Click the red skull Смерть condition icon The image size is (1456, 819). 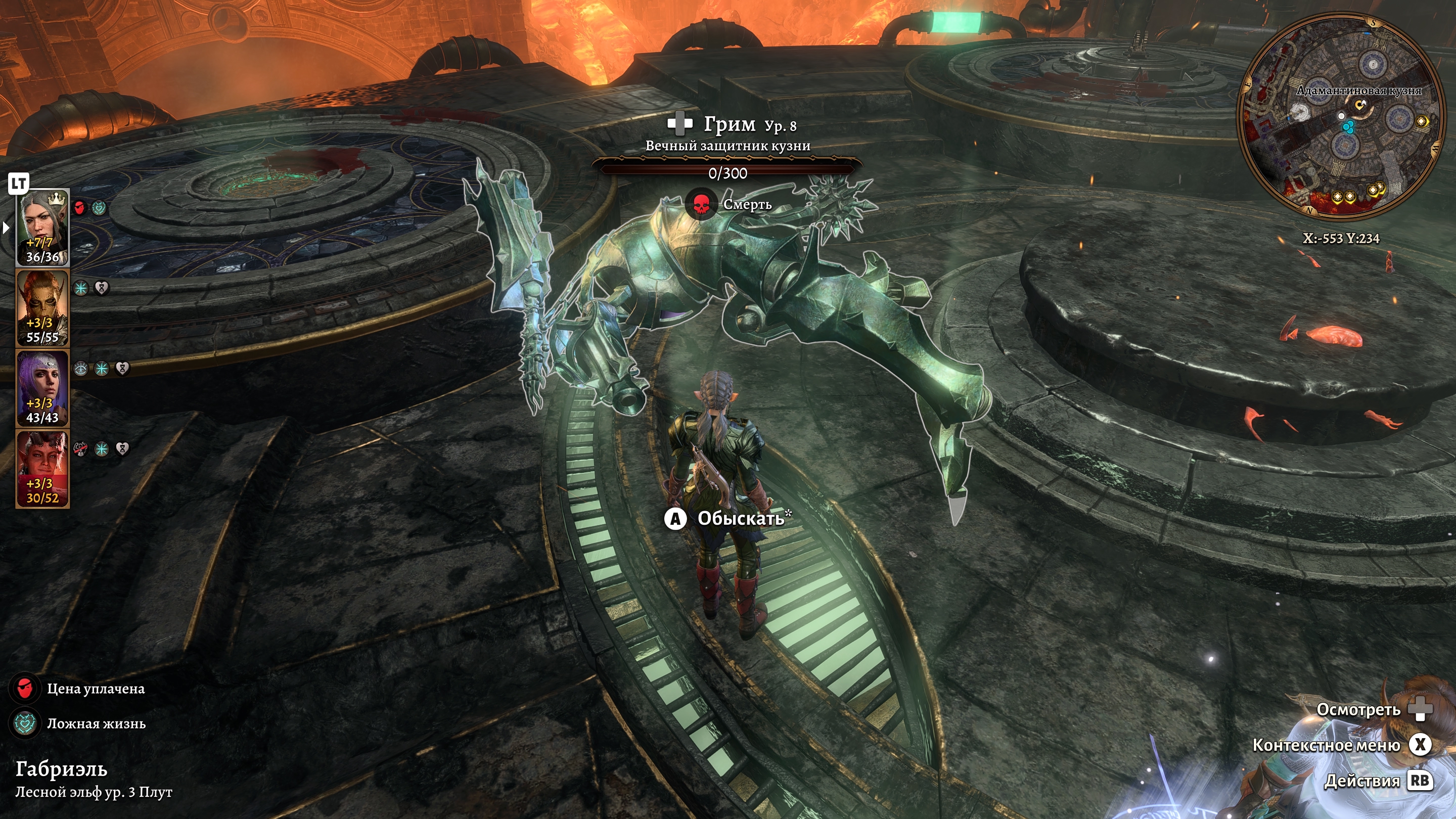coord(701,204)
